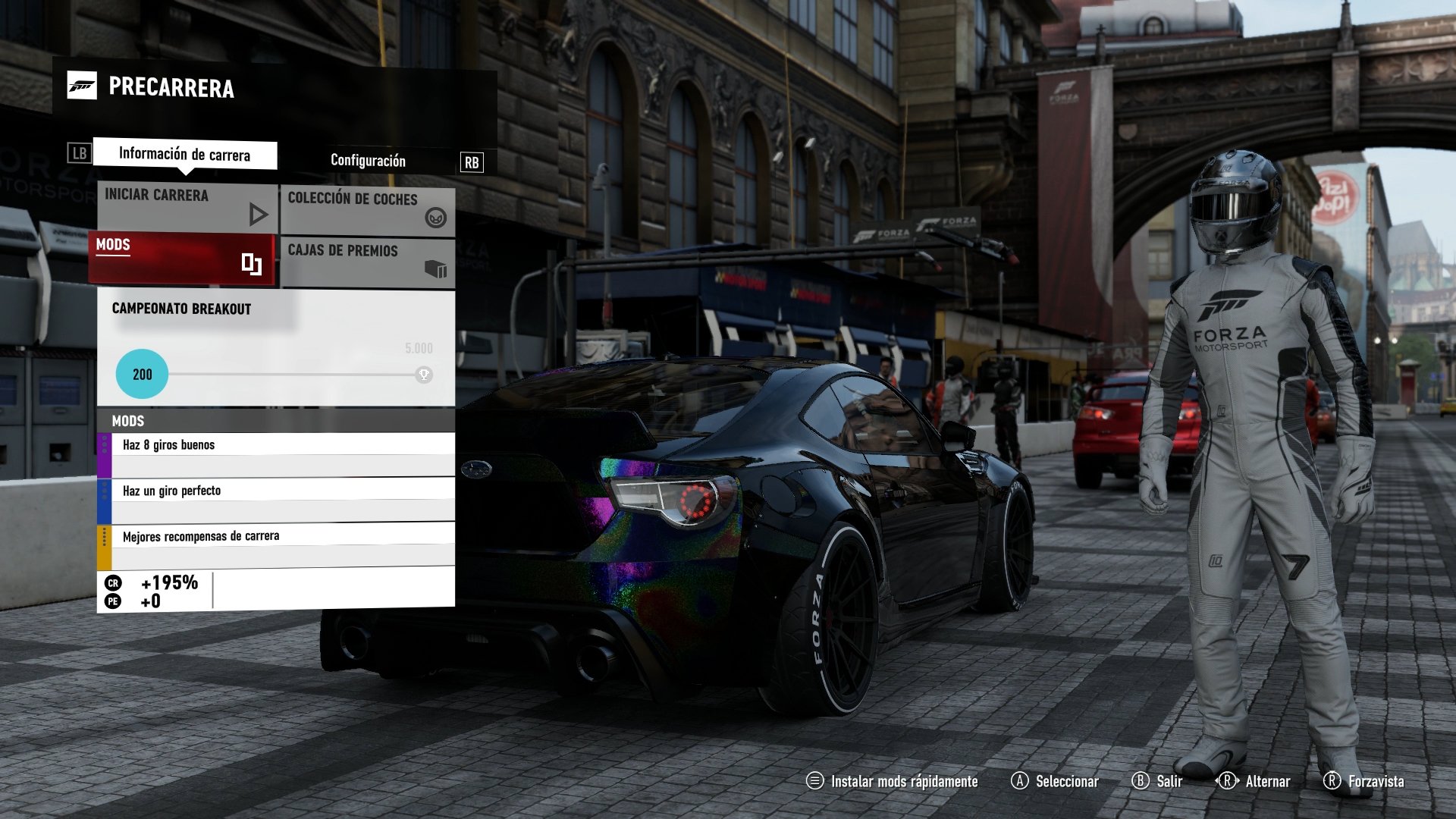This screenshot has width=1456, height=819.
Task: Click the 200 token on the payout slider
Action: click(x=140, y=373)
